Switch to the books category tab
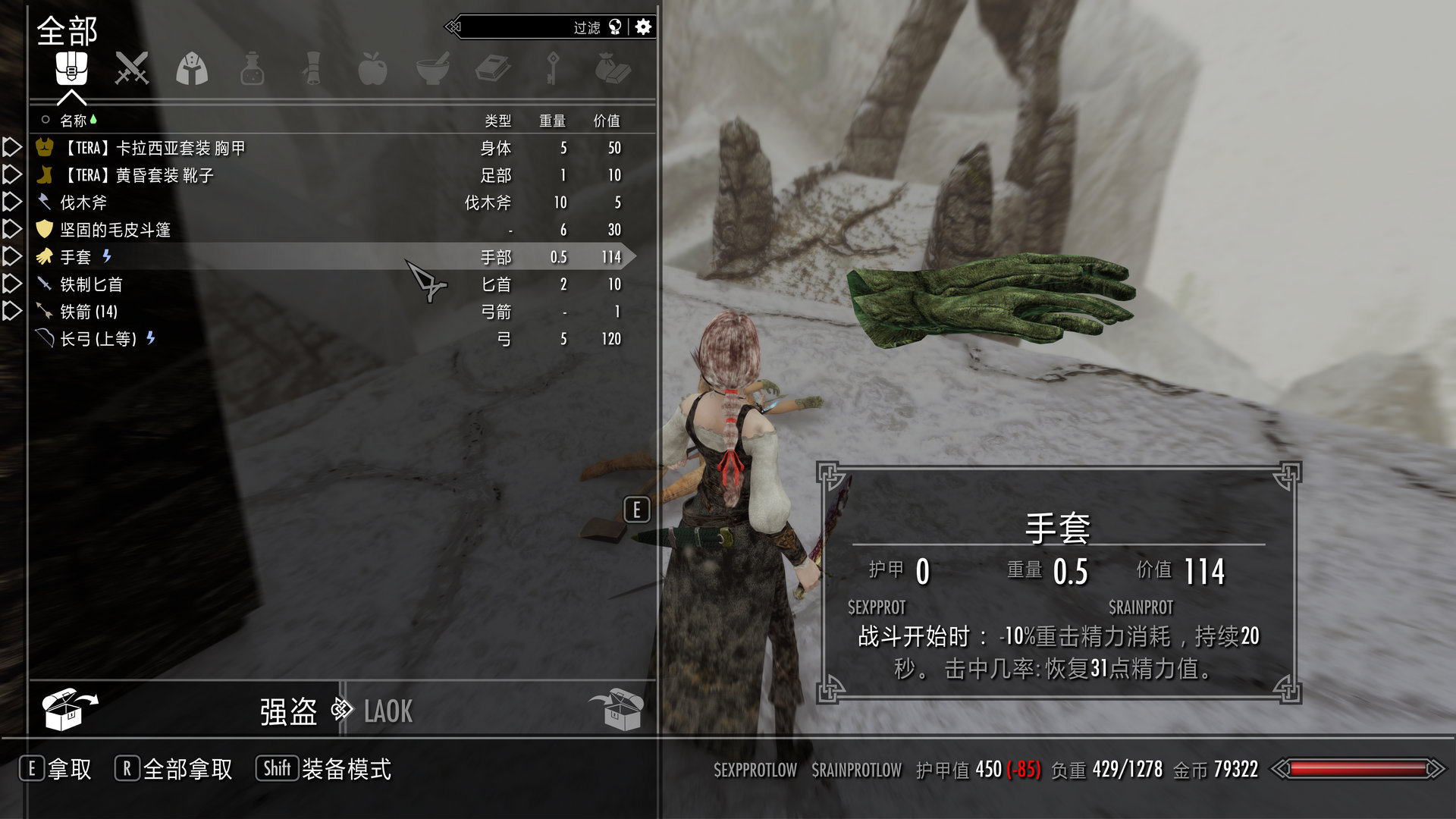The image size is (1456, 819). click(492, 70)
